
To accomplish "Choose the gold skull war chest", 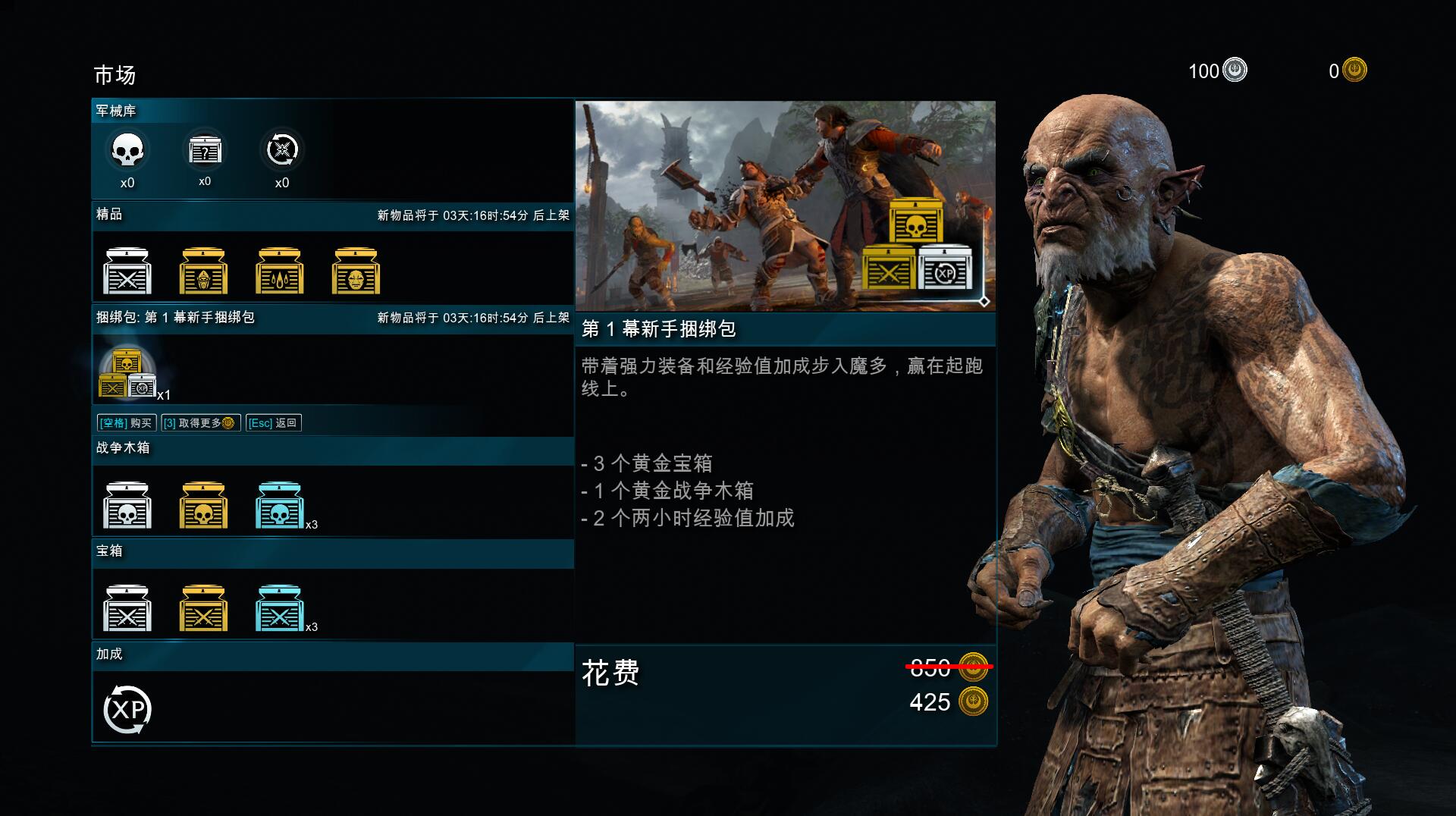I will click(203, 505).
